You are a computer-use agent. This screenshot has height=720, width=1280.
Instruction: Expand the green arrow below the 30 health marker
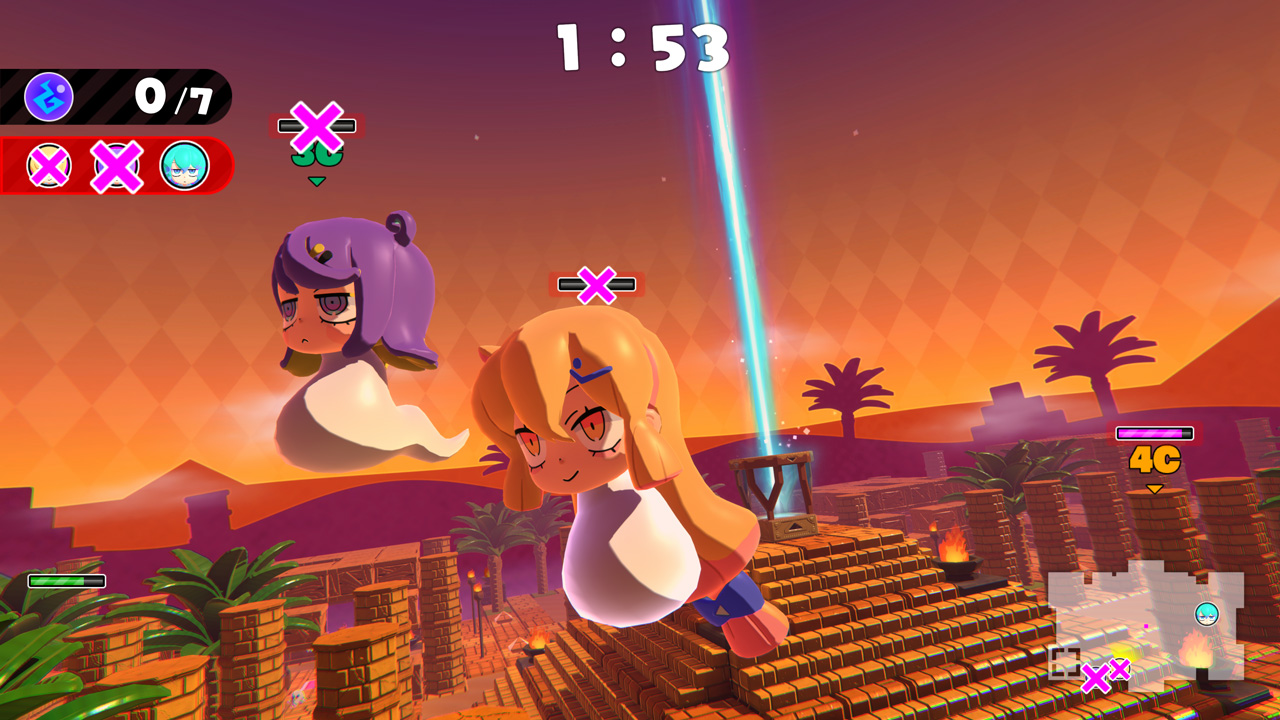[317, 181]
